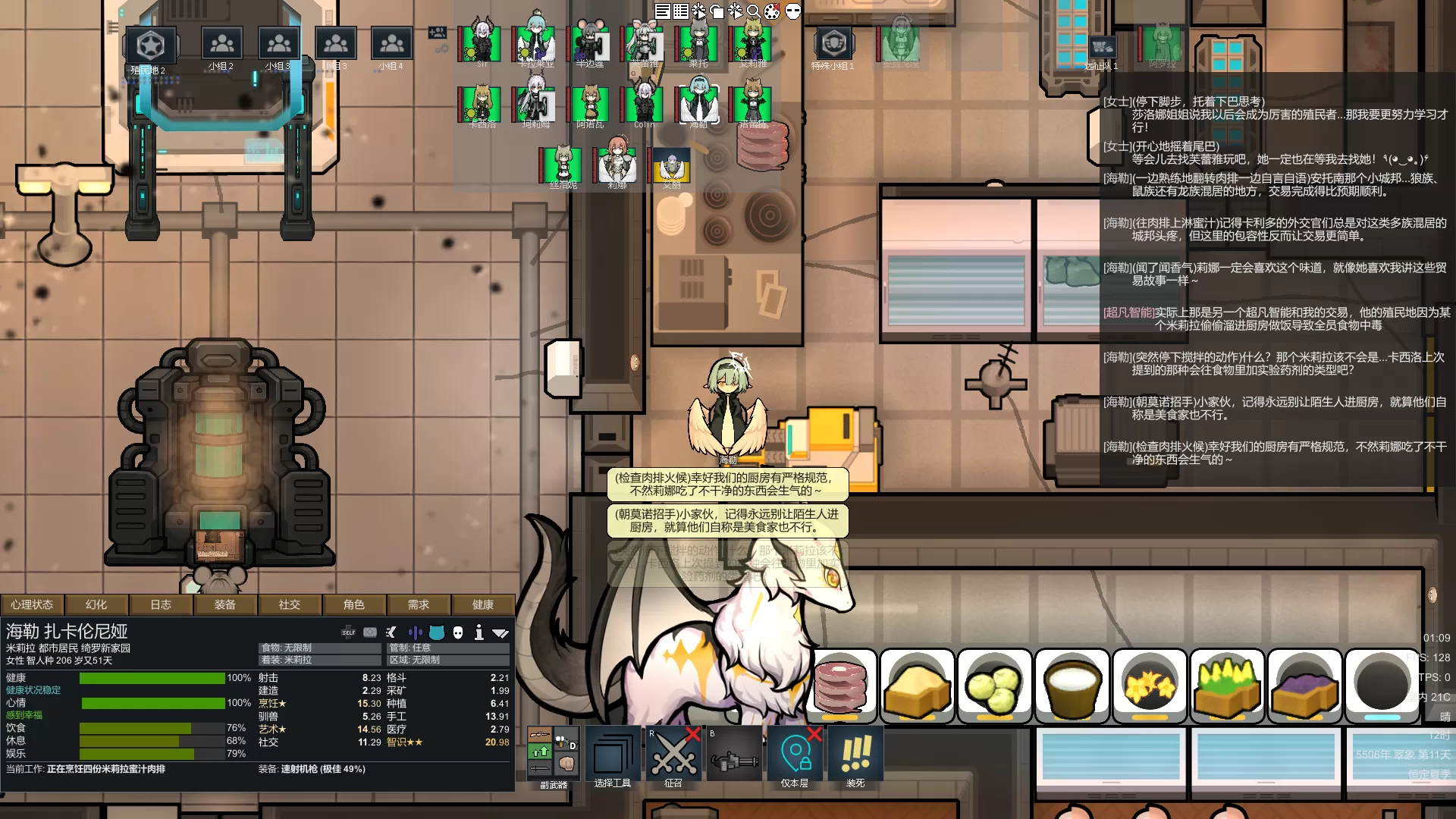Open the 装备 tab
Image resolution: width=1456 pixels, height=819 pixels.
pyautogui.click(x=225, y=604)
